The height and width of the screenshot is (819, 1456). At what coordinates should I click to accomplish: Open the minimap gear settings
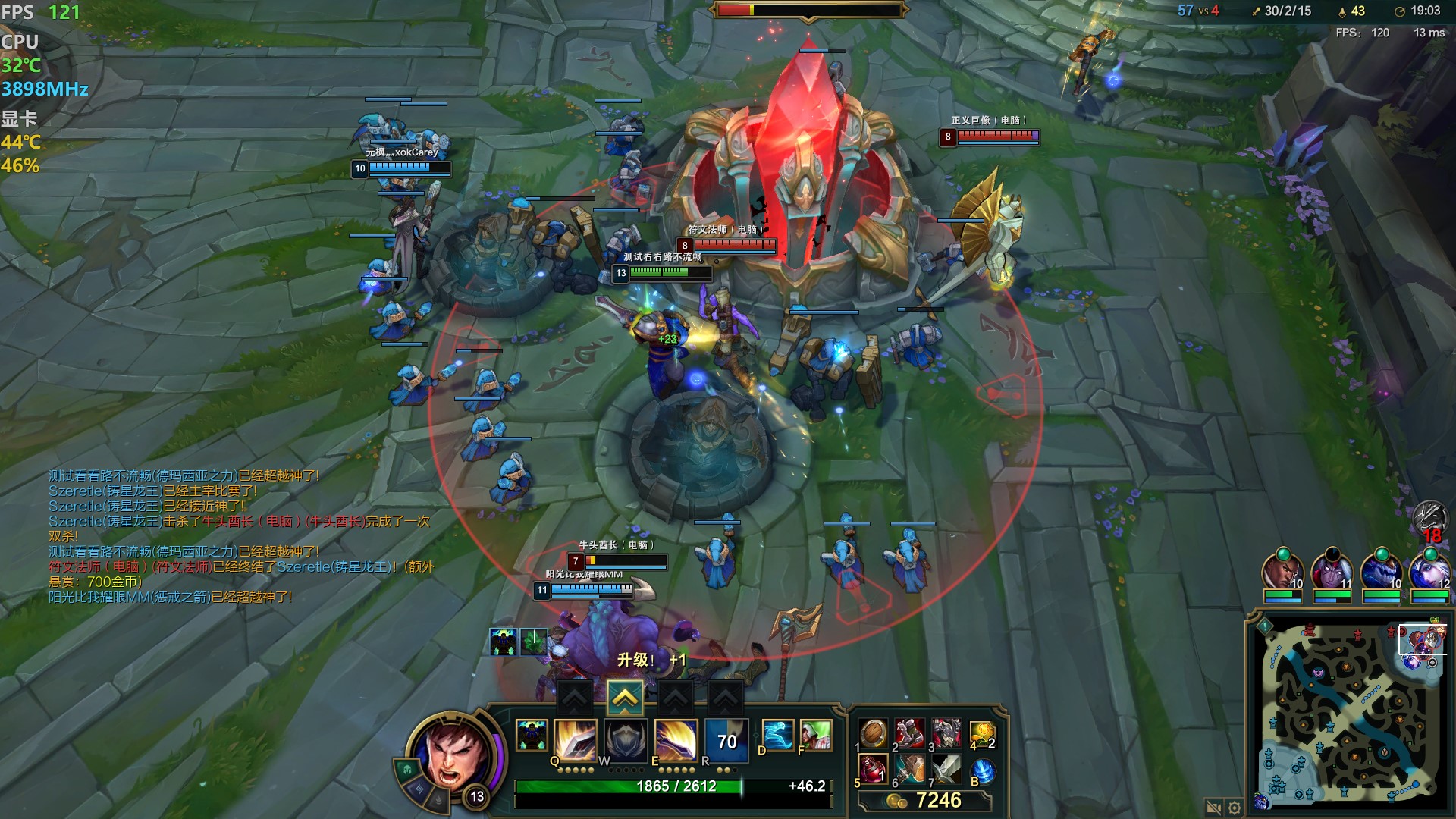pos(1235,808)
